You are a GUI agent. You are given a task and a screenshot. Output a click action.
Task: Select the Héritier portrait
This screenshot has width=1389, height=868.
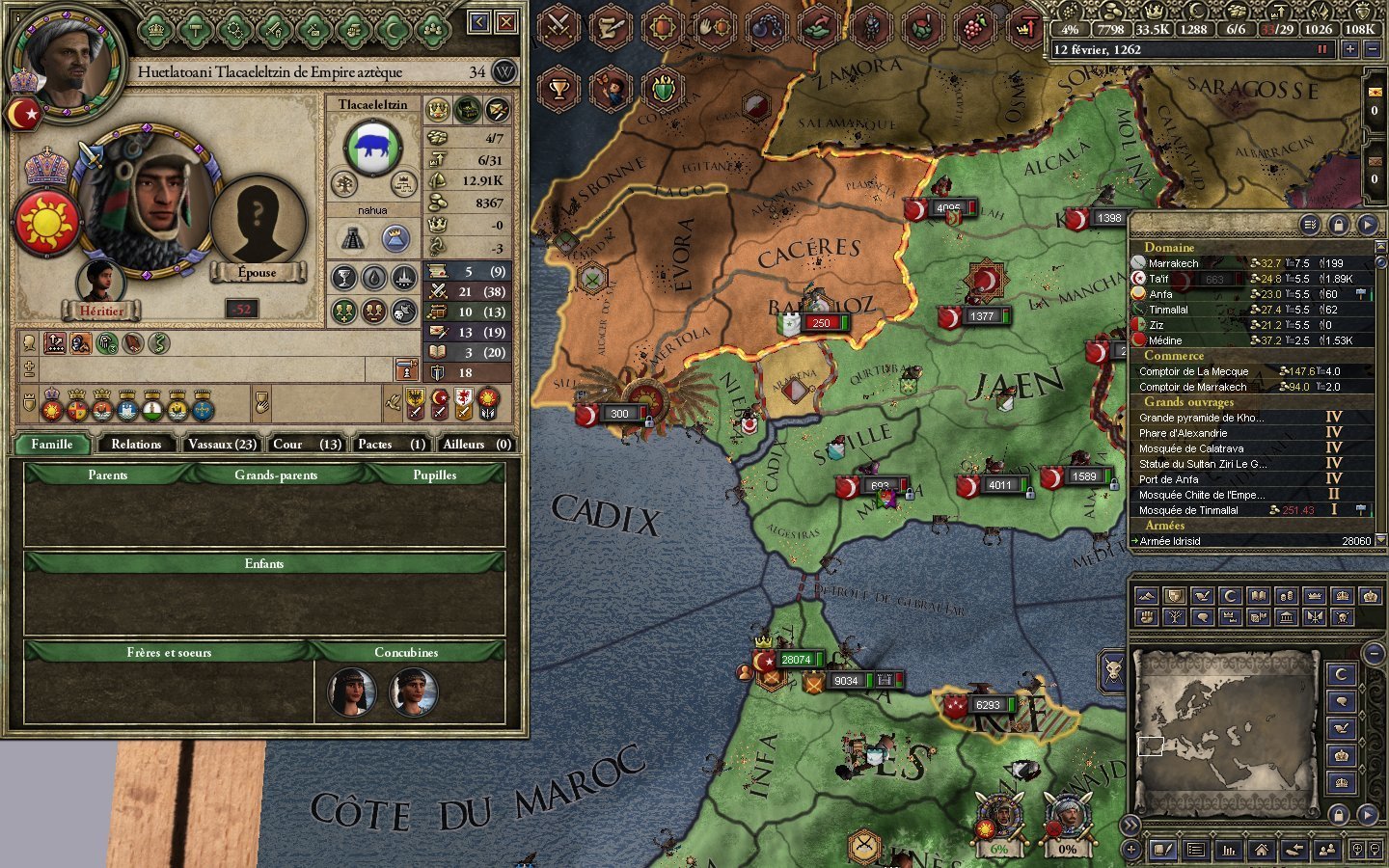[x=101, y=285]
